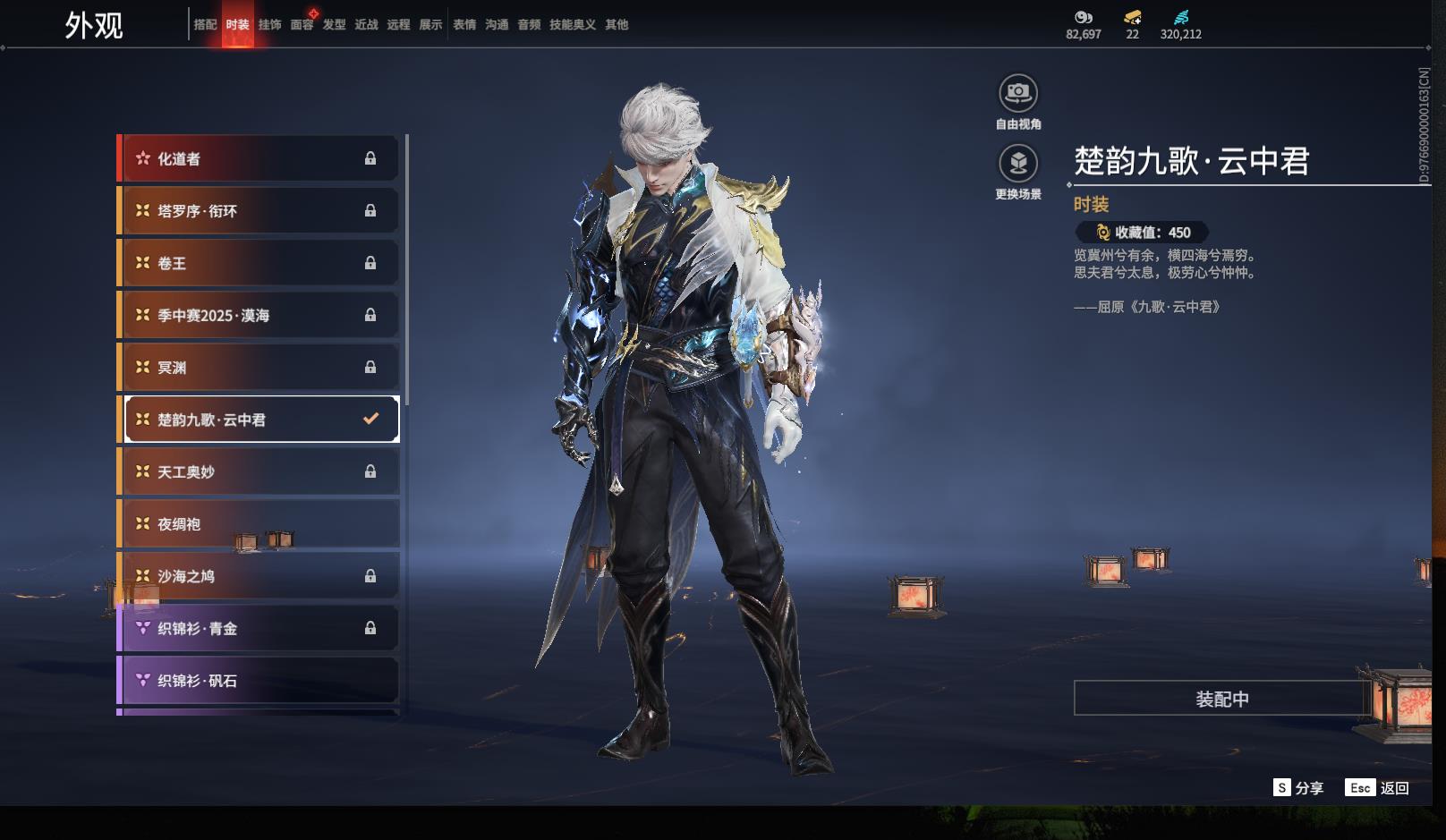The width and height of the screenshot is (1446, 840).
Task: Open the 表情 emote tab
Action: [464, 25]
